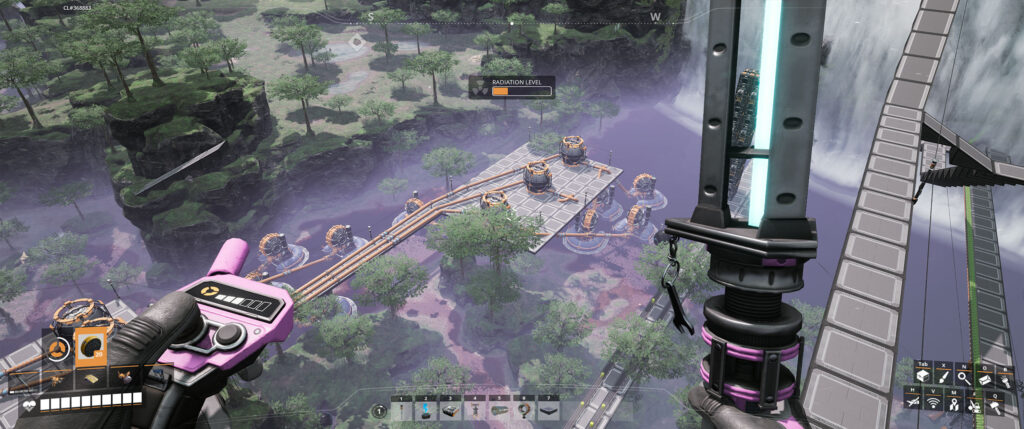Image resolution: width=1024 pixels, height=429 pixels.
Task: Choose the blue hologram item in hotbar slot 2
Action: pos(427,410)
